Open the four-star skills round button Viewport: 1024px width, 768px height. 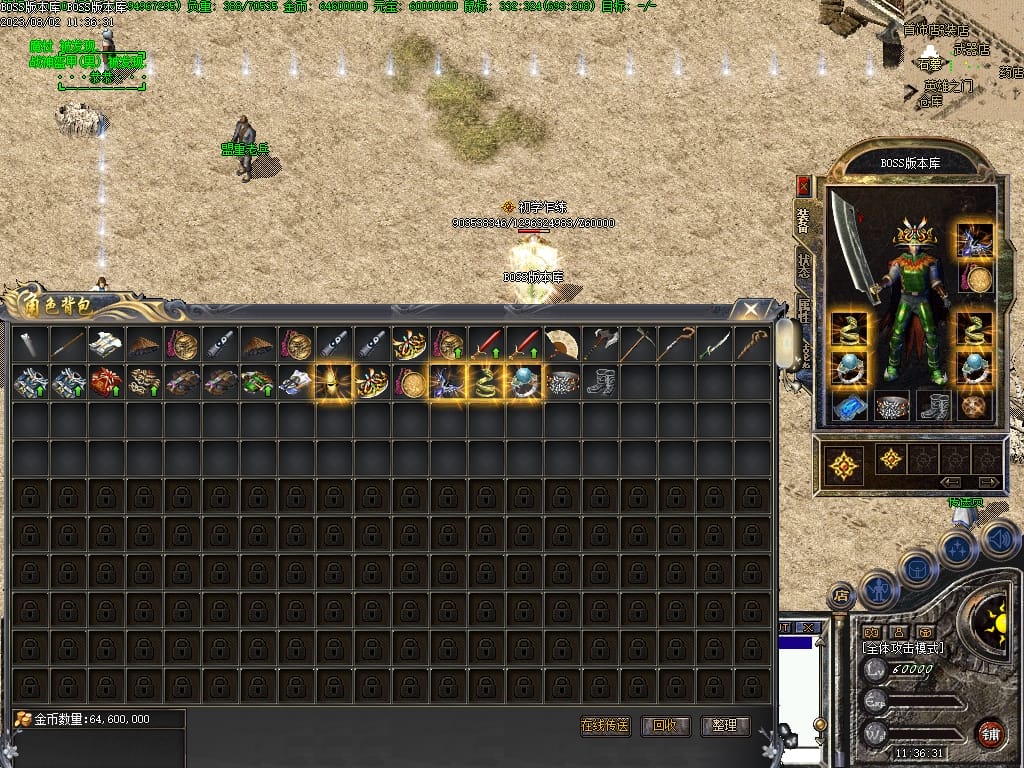tap(957, 547)
